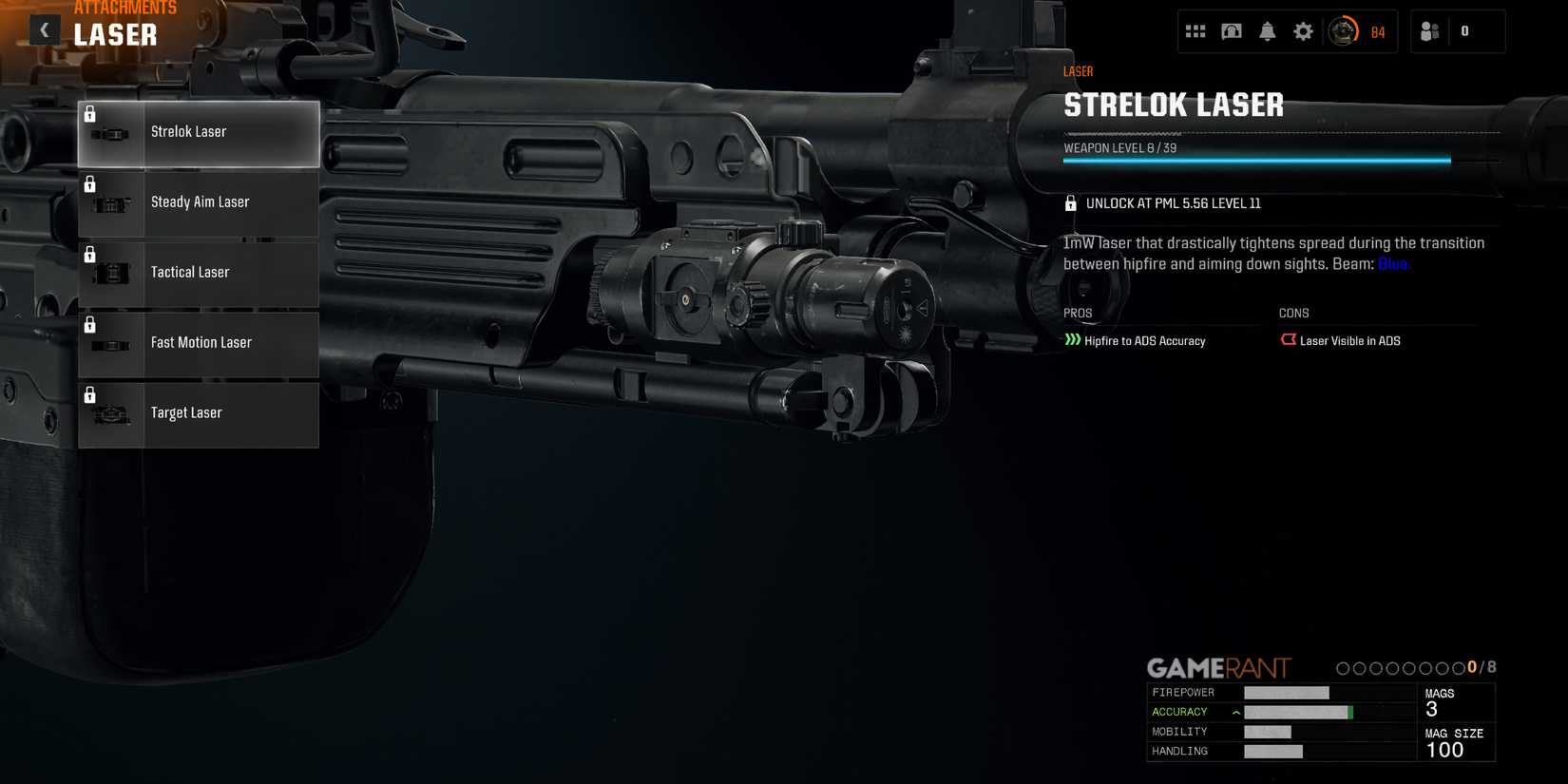Image resolution: width=1568 pixels, height=784 pixels.
Task: Click the weapon level 8/39 progress bar
Action: click(x=1256, y=160)
